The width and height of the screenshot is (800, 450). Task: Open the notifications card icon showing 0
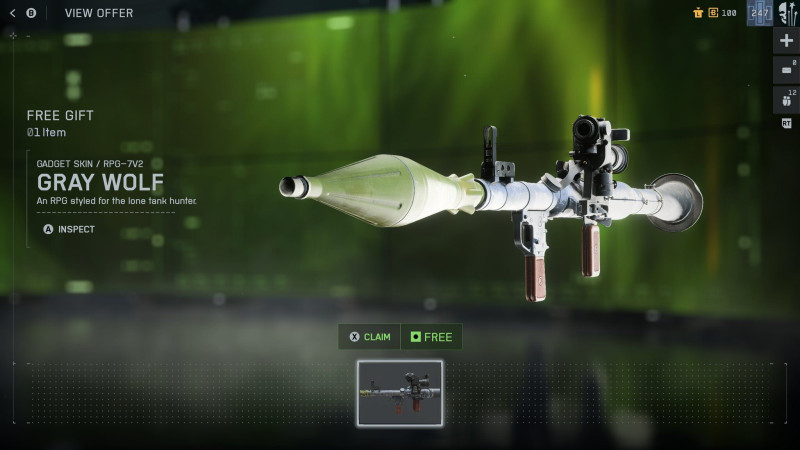coord(786,69)
